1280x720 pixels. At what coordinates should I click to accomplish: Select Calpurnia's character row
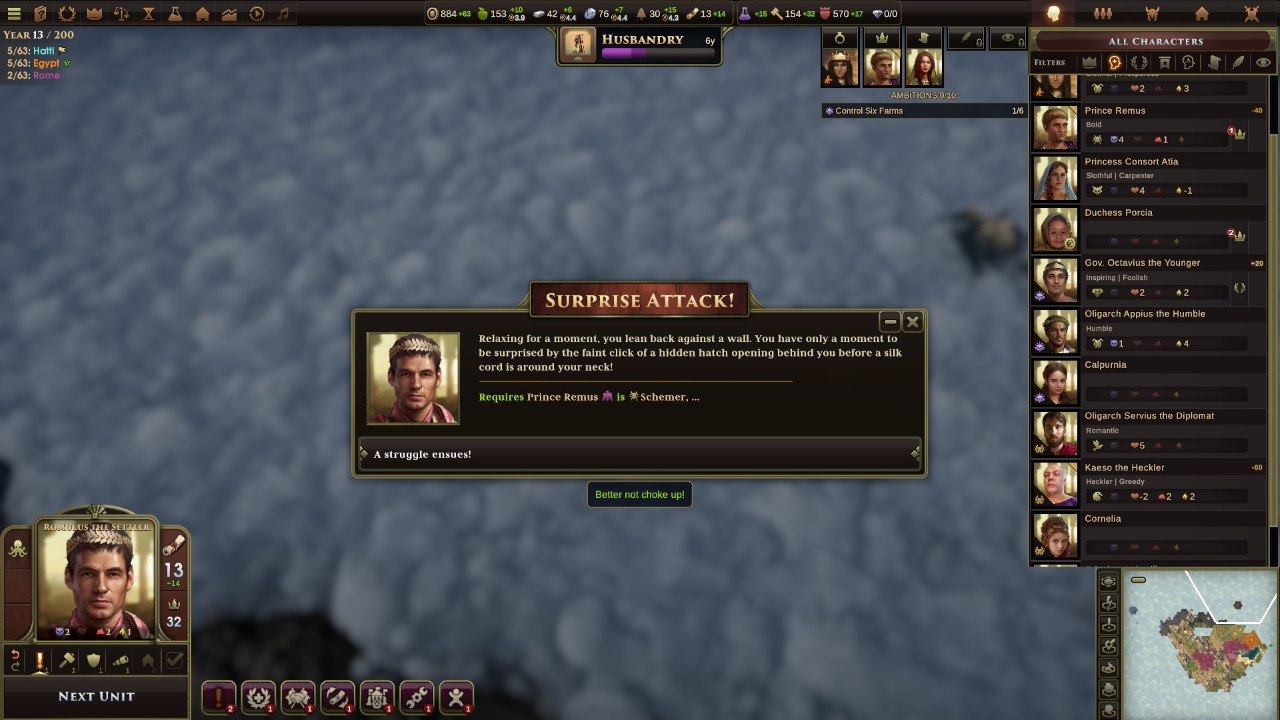(1148, 381)
